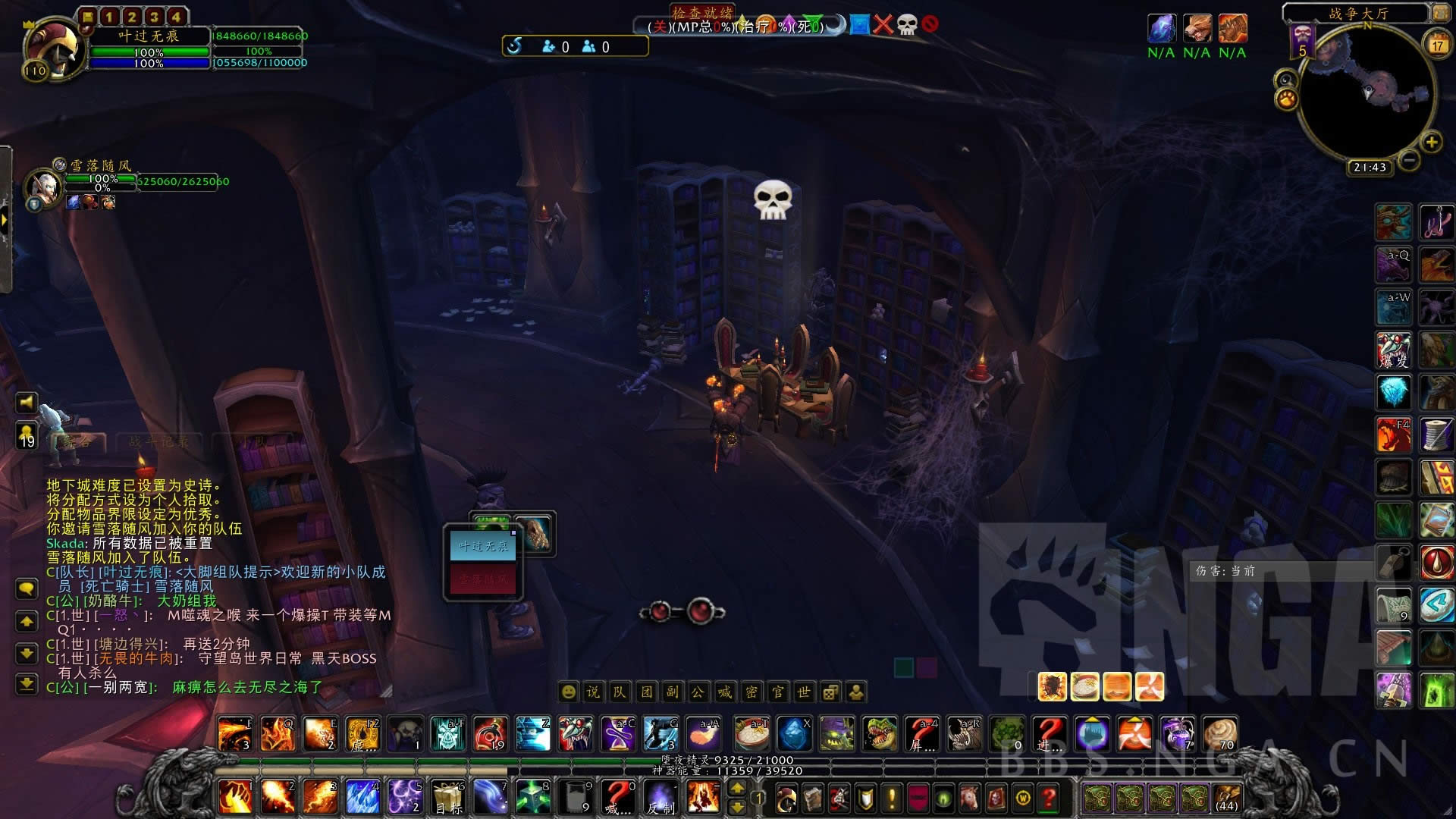Roll the dice chat button
Image resolution: width=1456 pixels, height=819 pixels.
pyautogui.click(x=830, y=692)
